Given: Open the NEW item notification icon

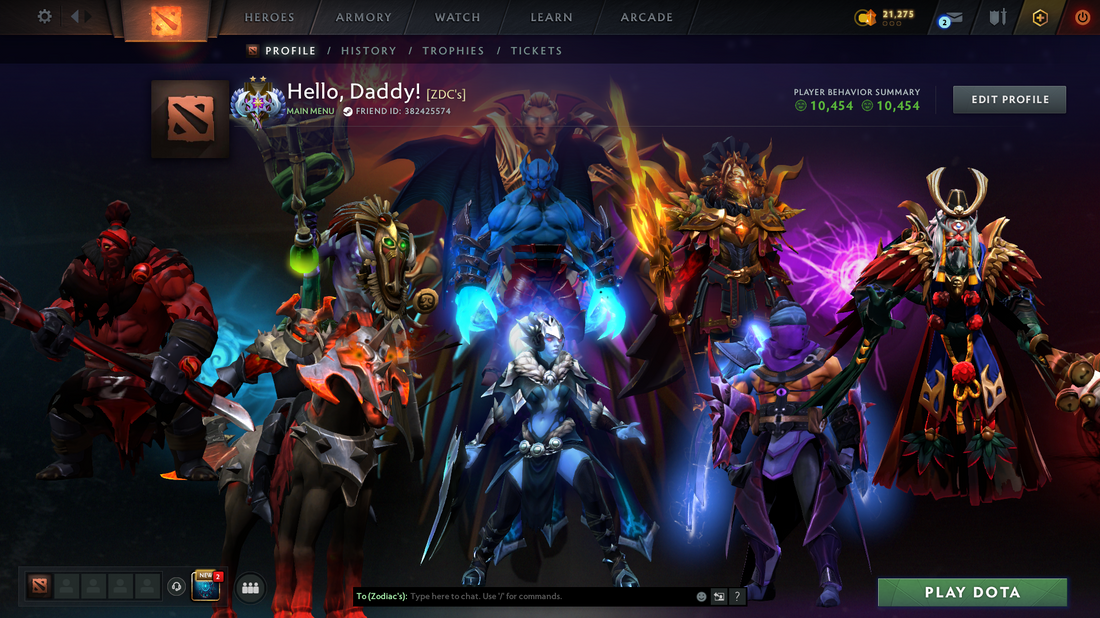Looking at the screenshot, I should 205,587.
